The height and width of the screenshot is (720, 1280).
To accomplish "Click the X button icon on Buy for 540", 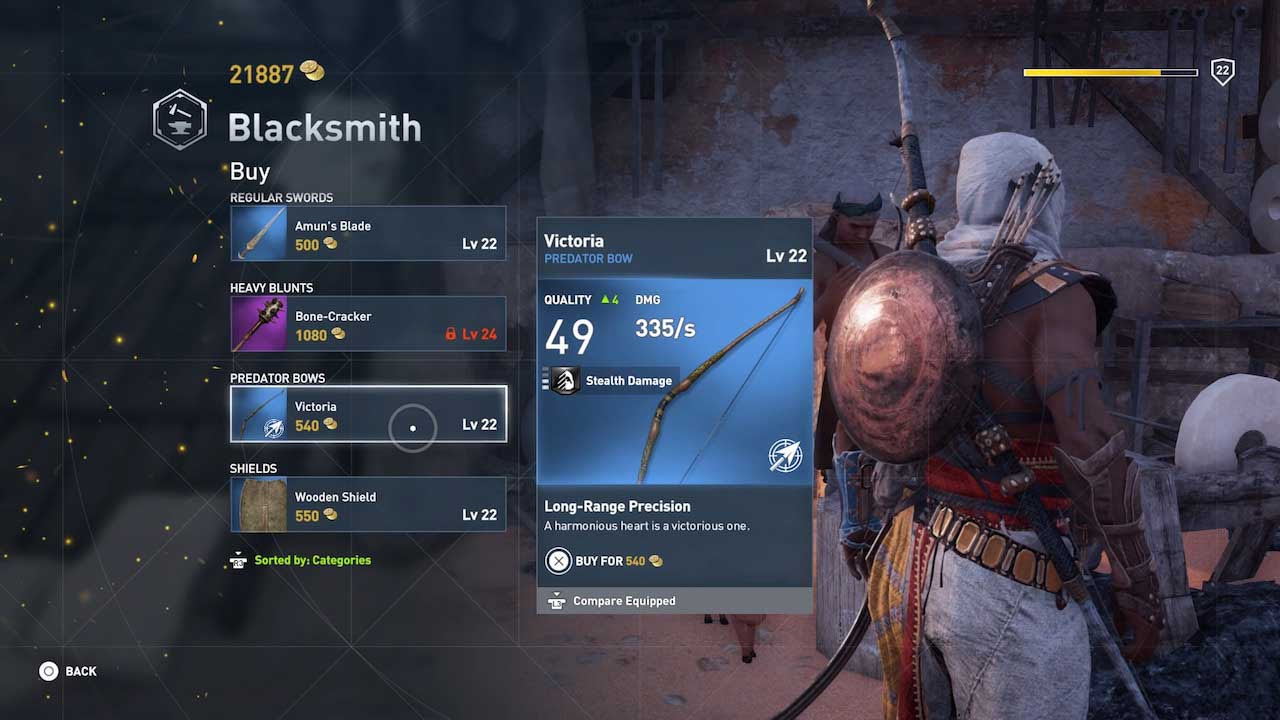I will click(558, 561).
